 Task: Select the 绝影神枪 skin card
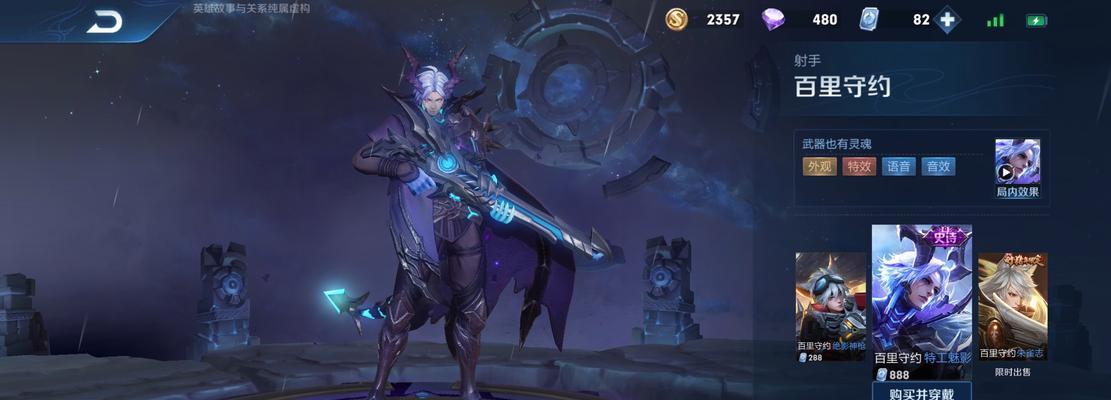(x=830, y=305)
